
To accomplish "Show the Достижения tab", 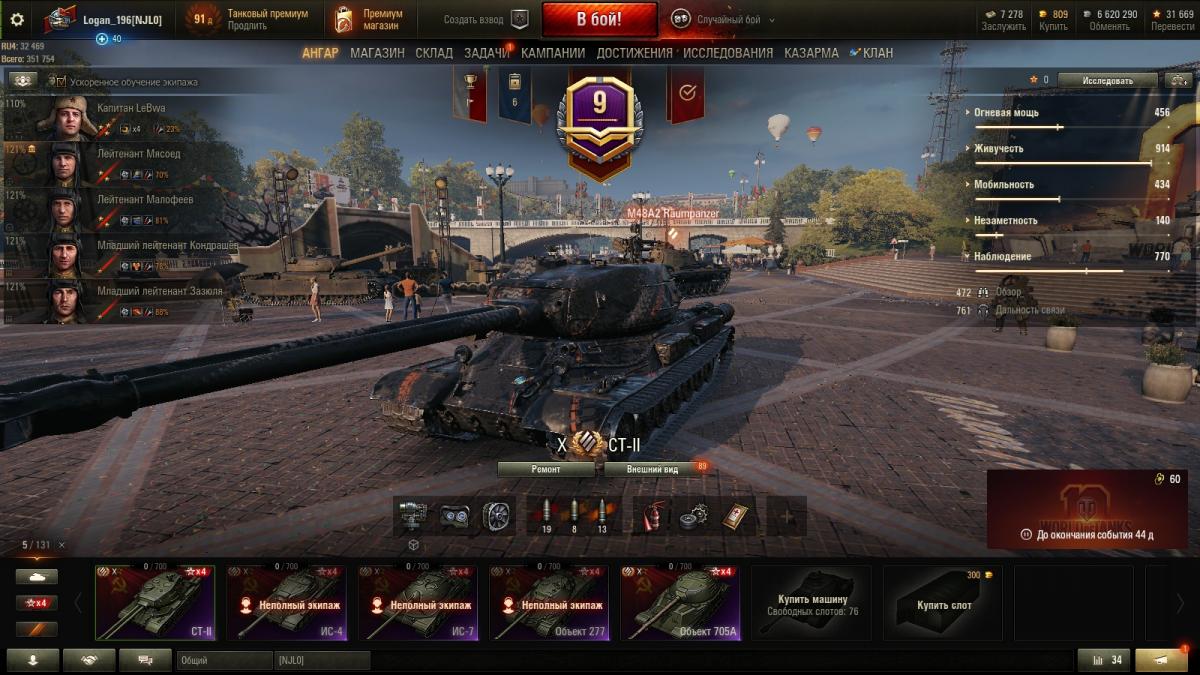I will 634,53.
